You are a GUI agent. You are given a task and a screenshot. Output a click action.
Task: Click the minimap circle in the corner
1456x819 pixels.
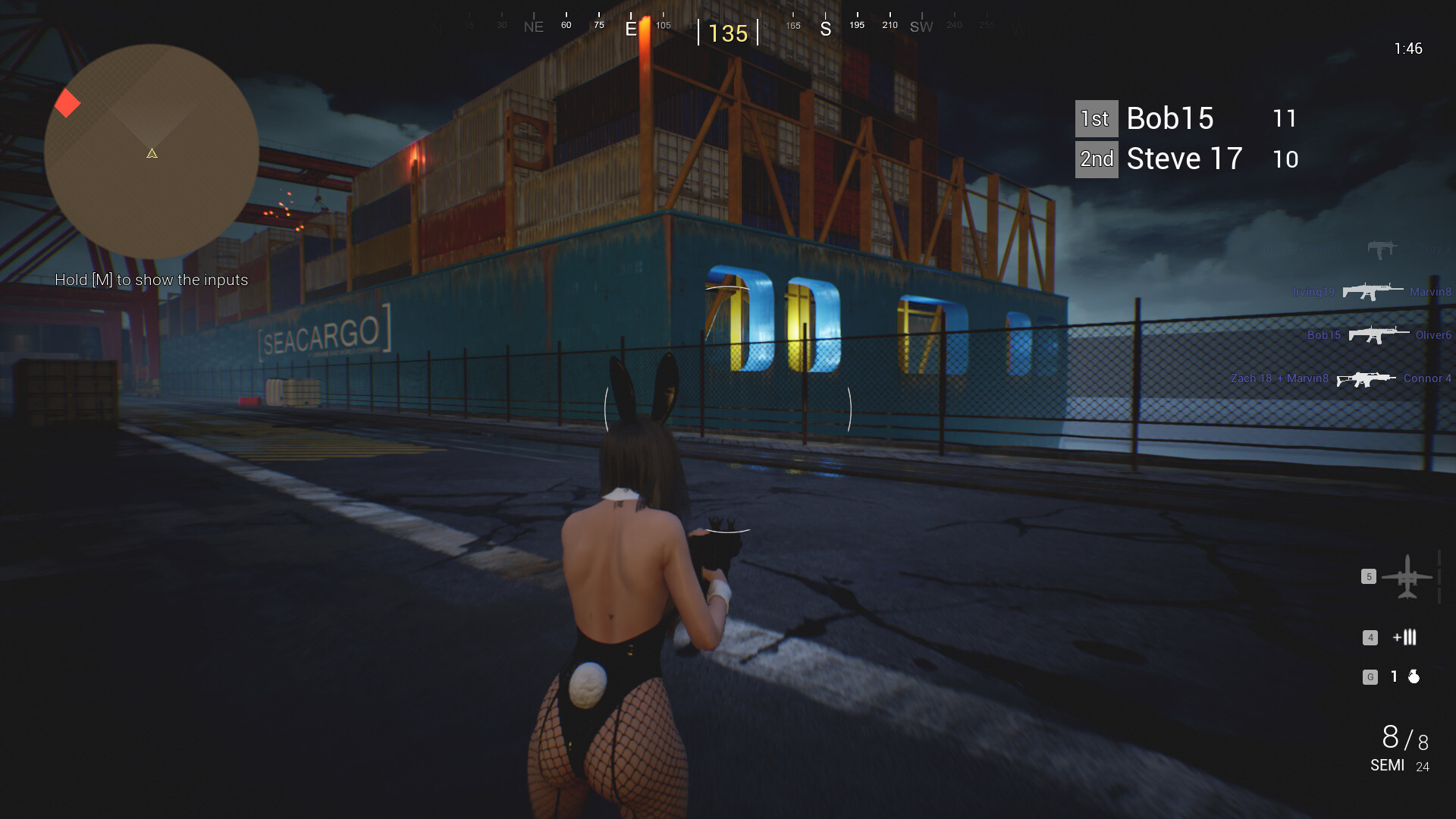[x=151, y=152]
